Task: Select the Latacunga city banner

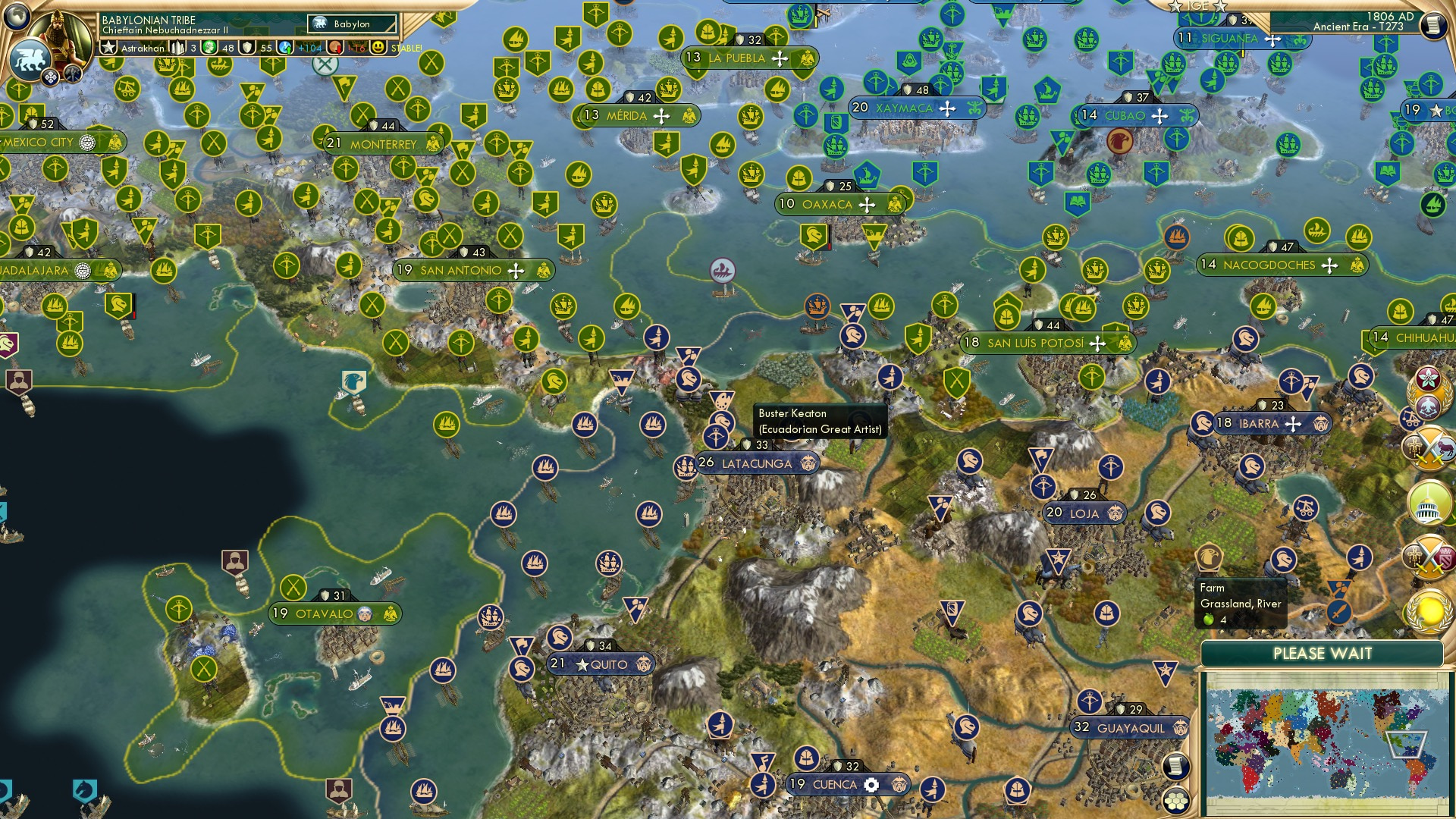Action: (x=756, y=463)
